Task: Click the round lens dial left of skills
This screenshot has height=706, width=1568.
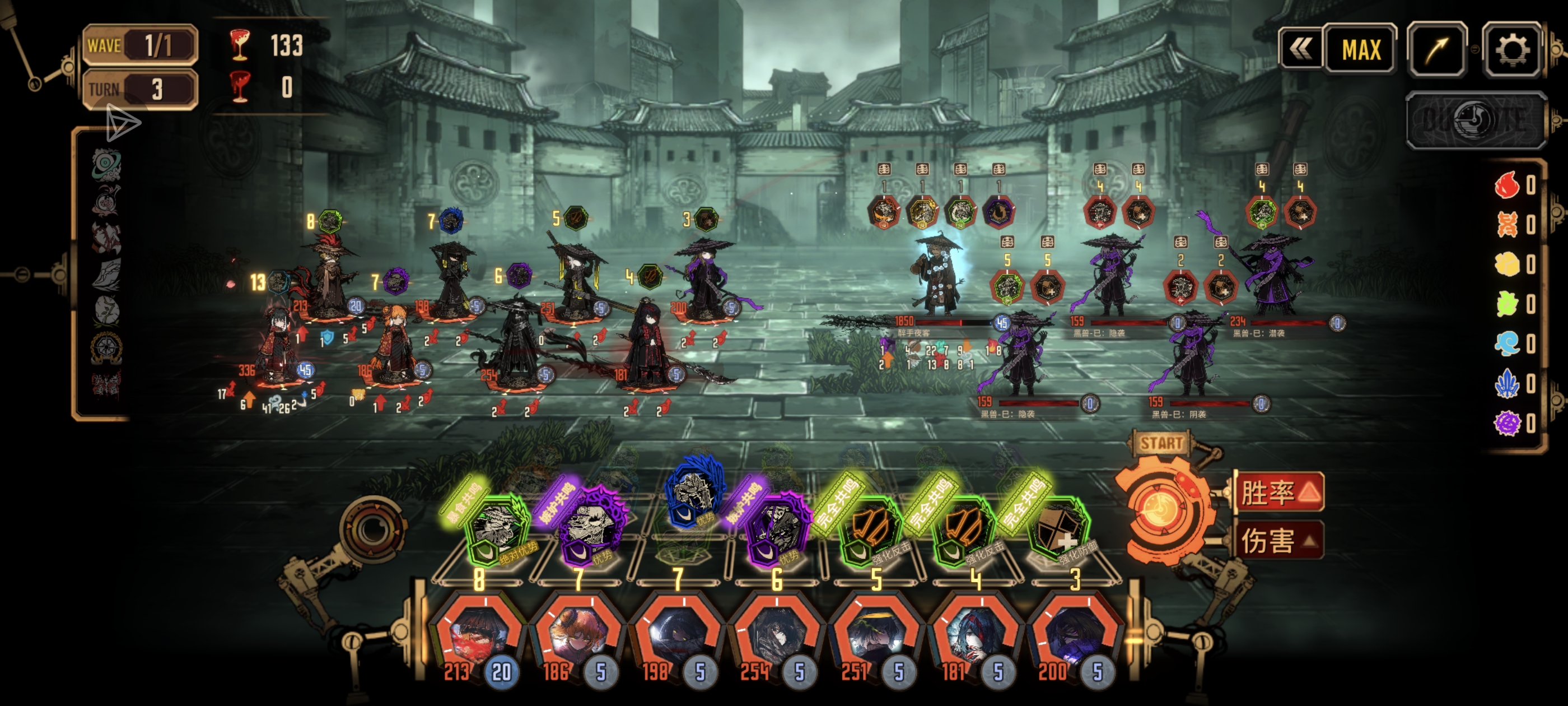Action: (372, 529)
